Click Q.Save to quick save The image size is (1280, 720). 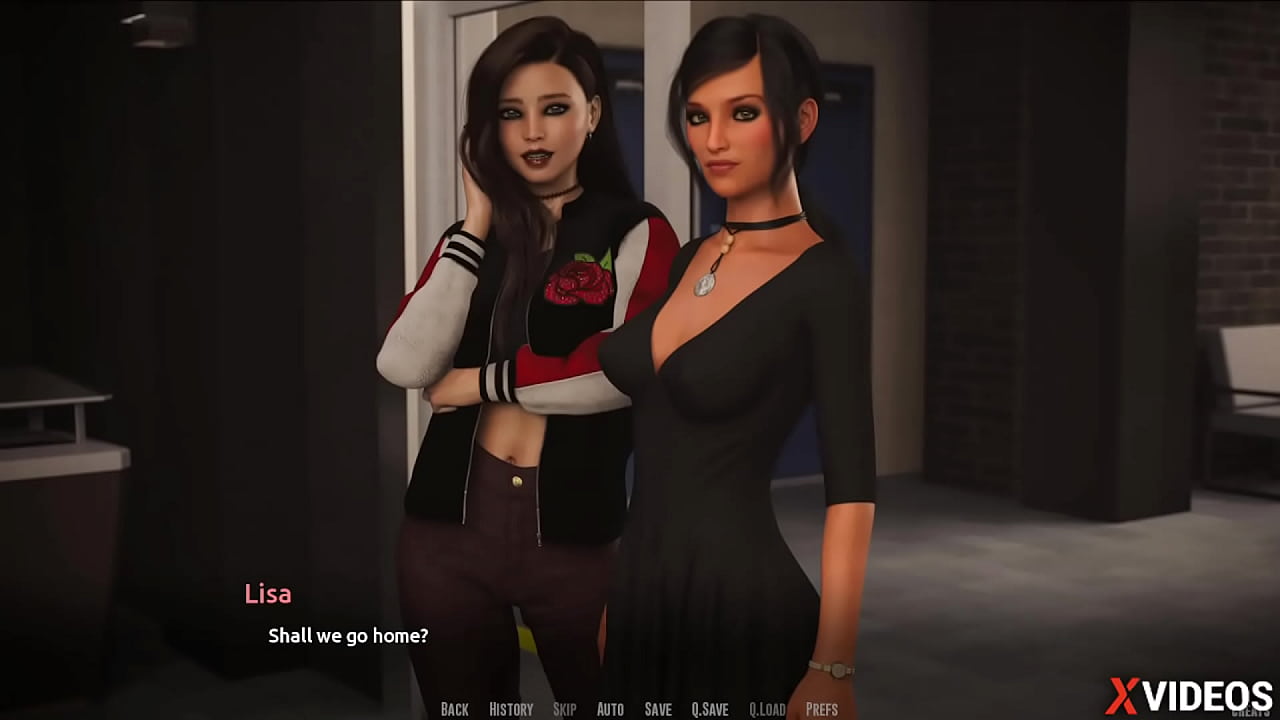(710, 709)
